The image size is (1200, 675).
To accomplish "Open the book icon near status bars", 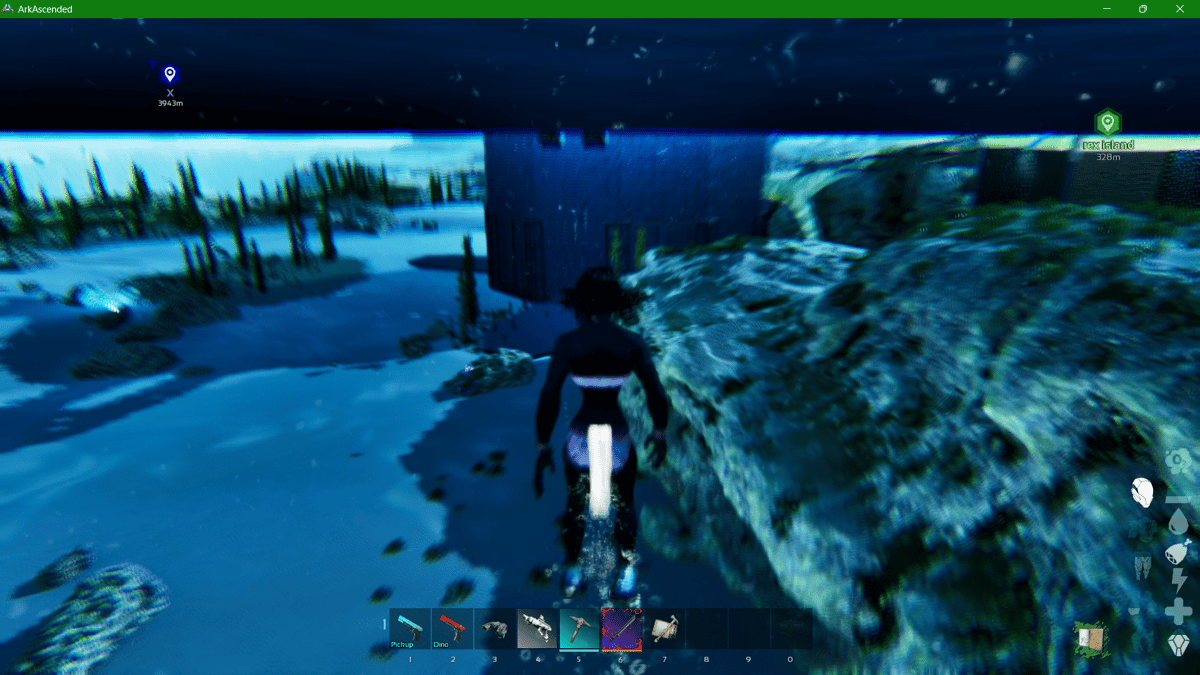I will 1090,638.
